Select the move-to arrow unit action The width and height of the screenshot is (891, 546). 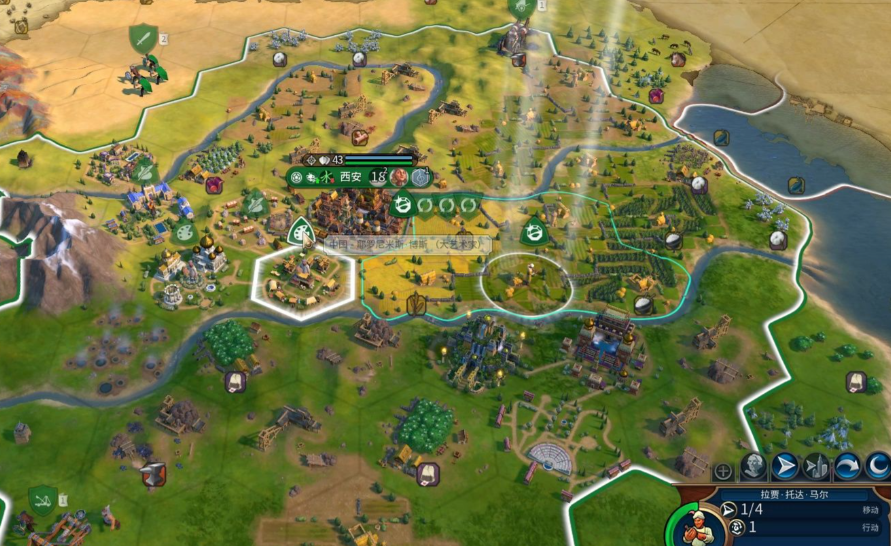[786, 467]
